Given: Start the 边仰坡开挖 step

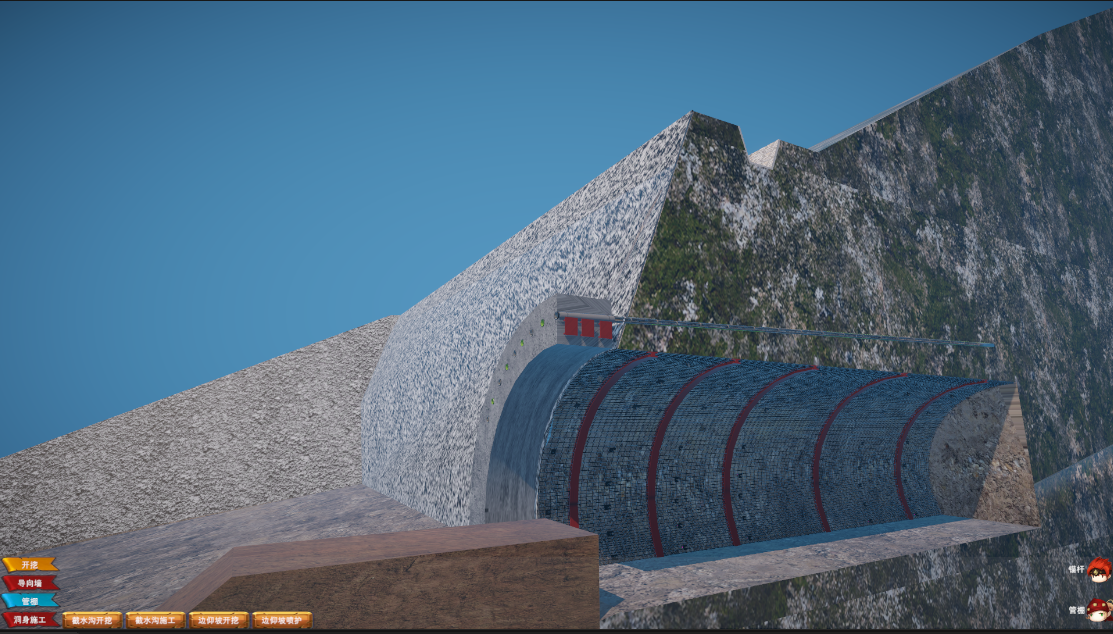Looking at the screenshot, I should coord(218,620).
